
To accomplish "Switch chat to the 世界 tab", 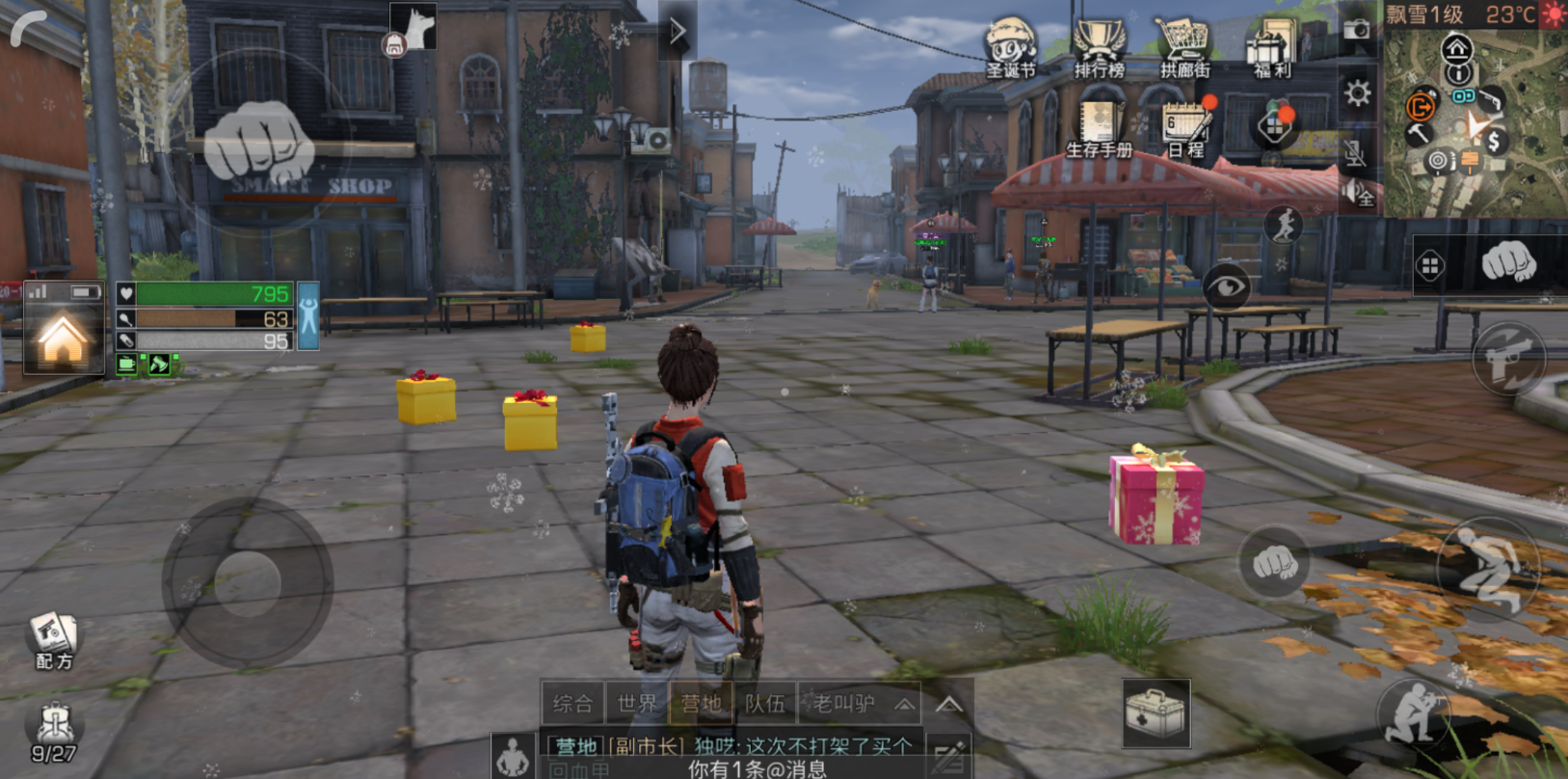I will click(x=637, y=704).
